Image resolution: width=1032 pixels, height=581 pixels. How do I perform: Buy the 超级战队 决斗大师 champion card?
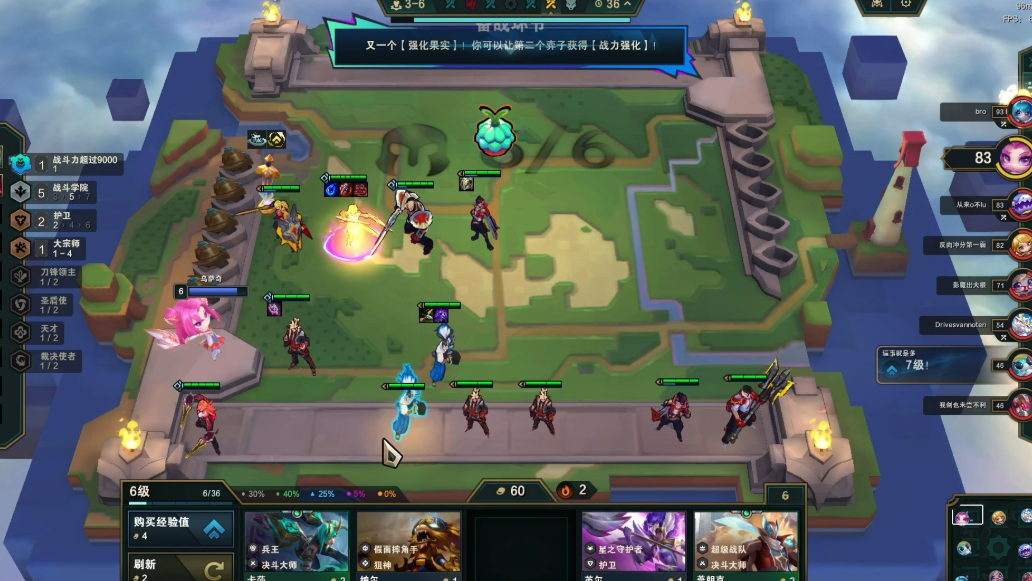tap(746, 546)
